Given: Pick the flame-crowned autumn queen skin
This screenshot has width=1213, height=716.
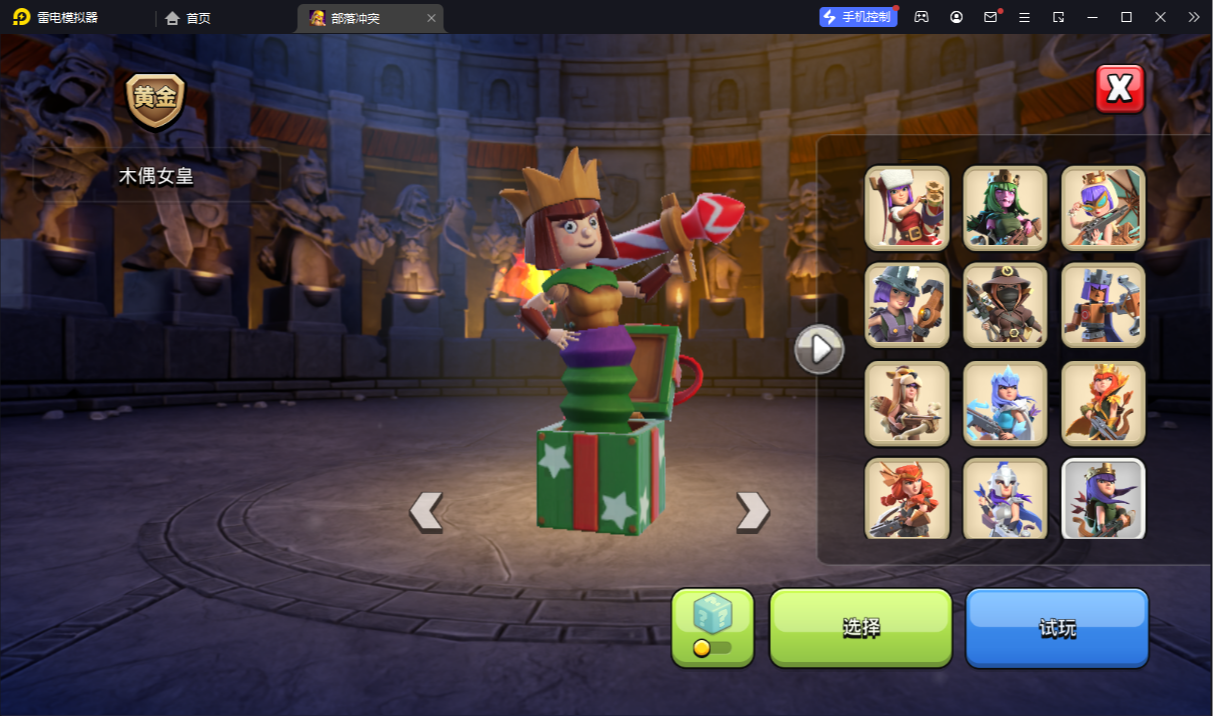Looking at the screenshot, I should pos(1103,403).
